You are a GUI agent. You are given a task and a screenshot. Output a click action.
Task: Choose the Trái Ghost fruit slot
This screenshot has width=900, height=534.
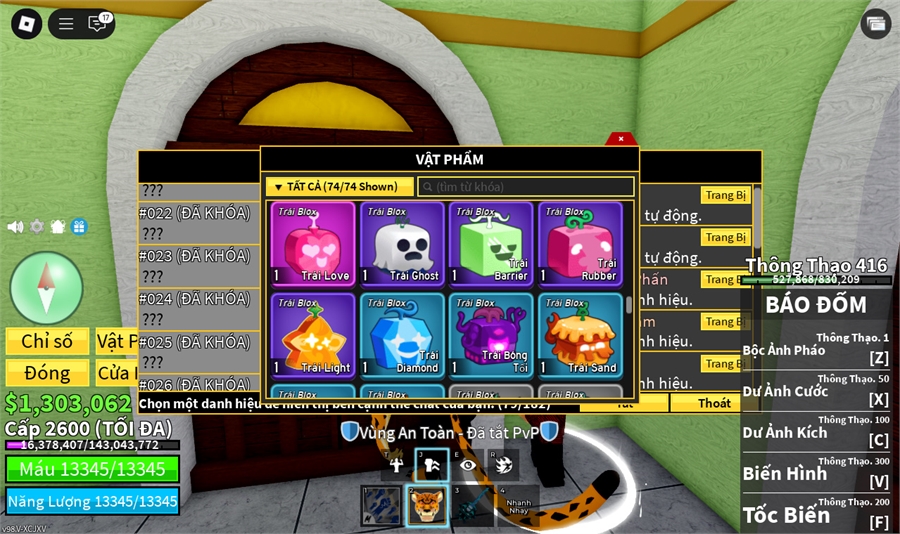click(x=402, y=245)
